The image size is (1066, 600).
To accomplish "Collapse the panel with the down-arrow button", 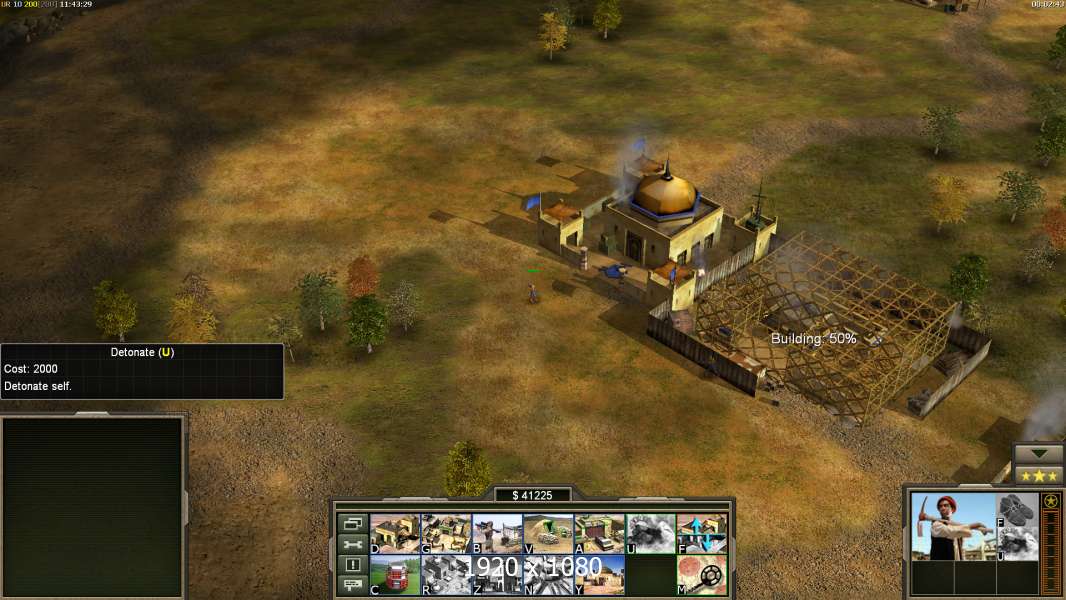I will point(1039,454).
